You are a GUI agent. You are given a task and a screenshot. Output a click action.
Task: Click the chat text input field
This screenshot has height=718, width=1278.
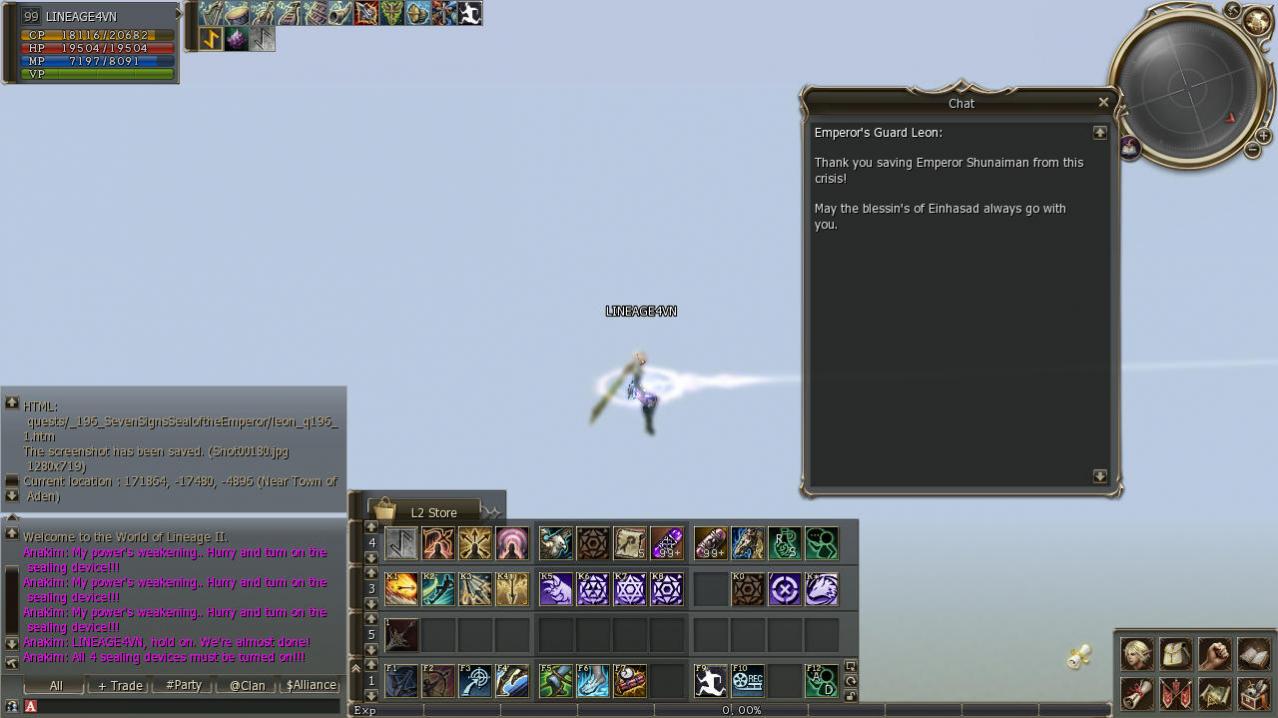click(x=185, y=706)
